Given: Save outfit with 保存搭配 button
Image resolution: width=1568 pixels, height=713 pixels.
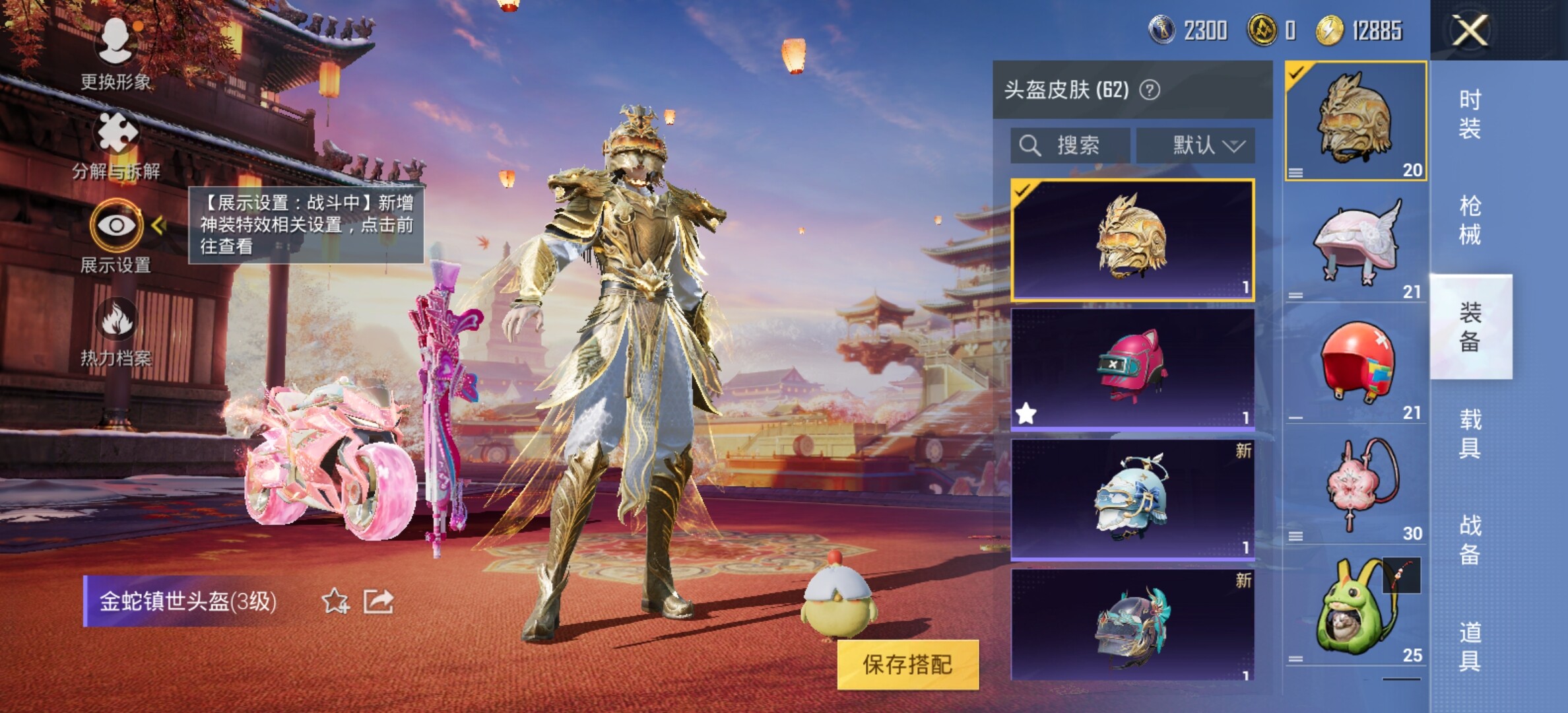Looking at the screenshot, I should coord(907,664).
